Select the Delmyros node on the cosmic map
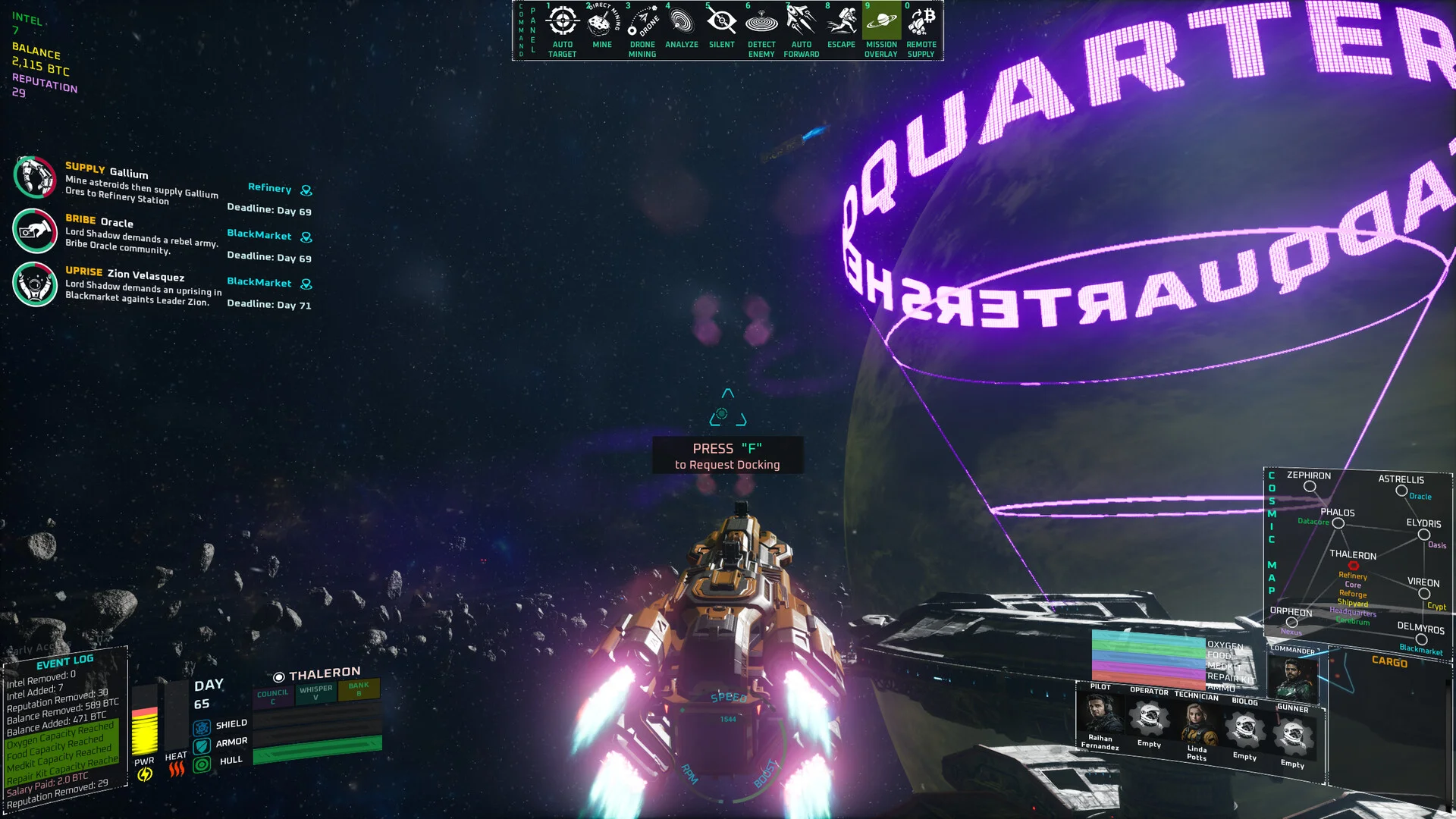This screenshot has width=1456, height=819. pos(1421,639)
